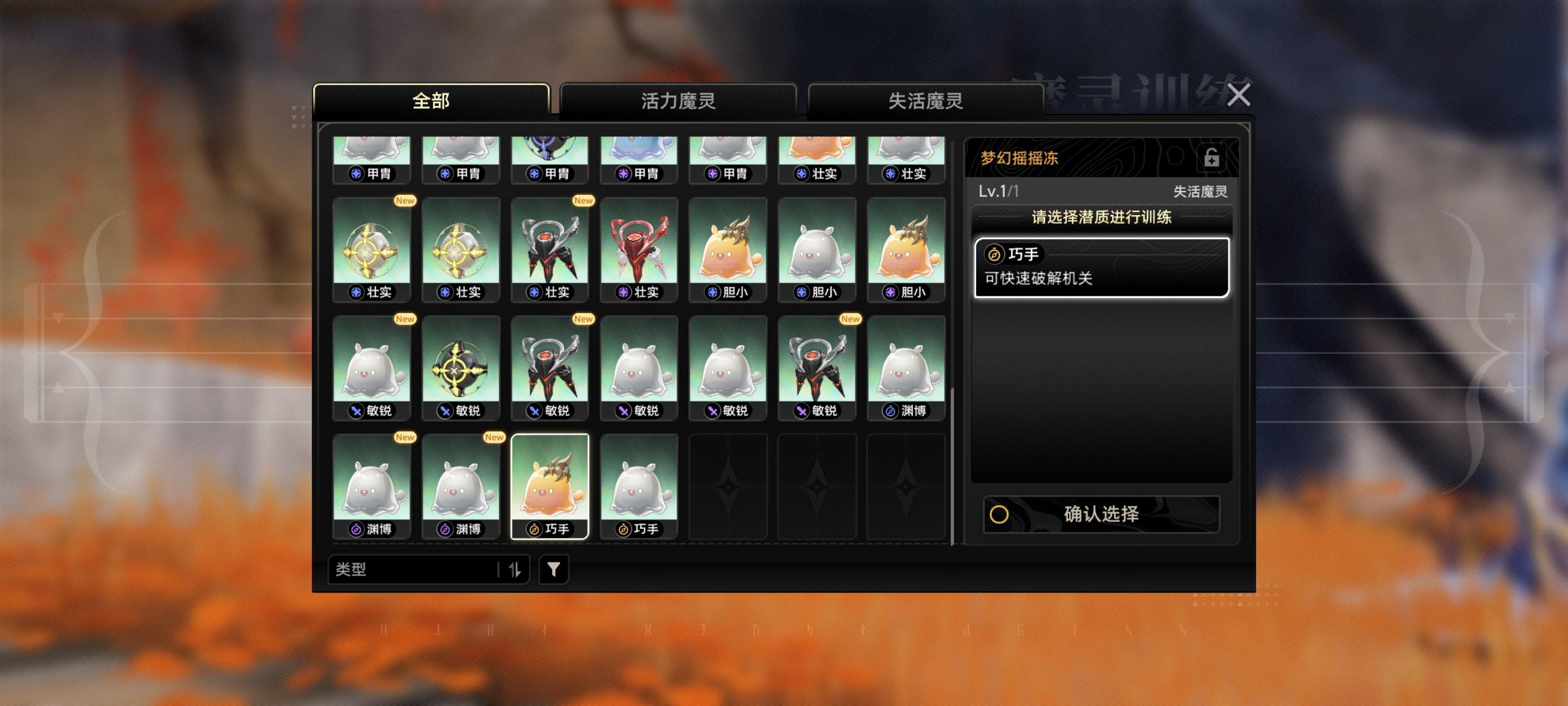This screenshot has width=1568, height=706.
Task: Choose the white slime labeled 巧手
Action: pos(638,486)
